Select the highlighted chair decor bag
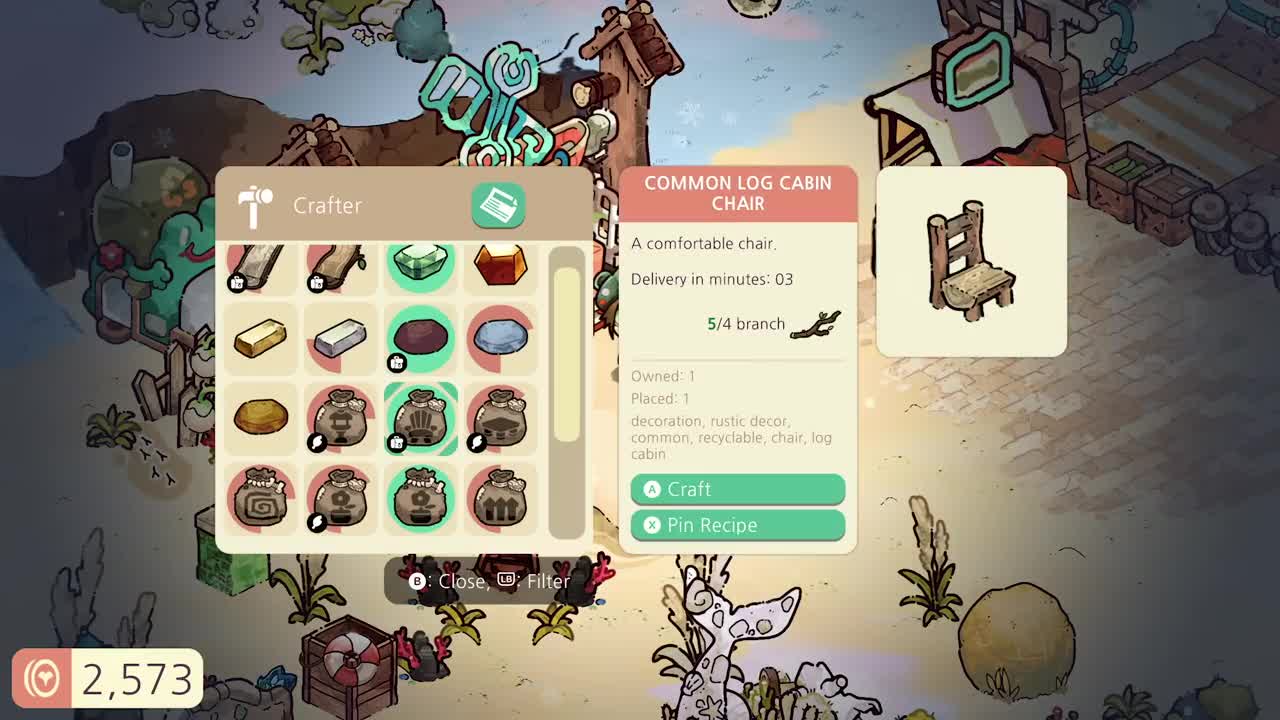1280x720 pixels. [420, 418]
